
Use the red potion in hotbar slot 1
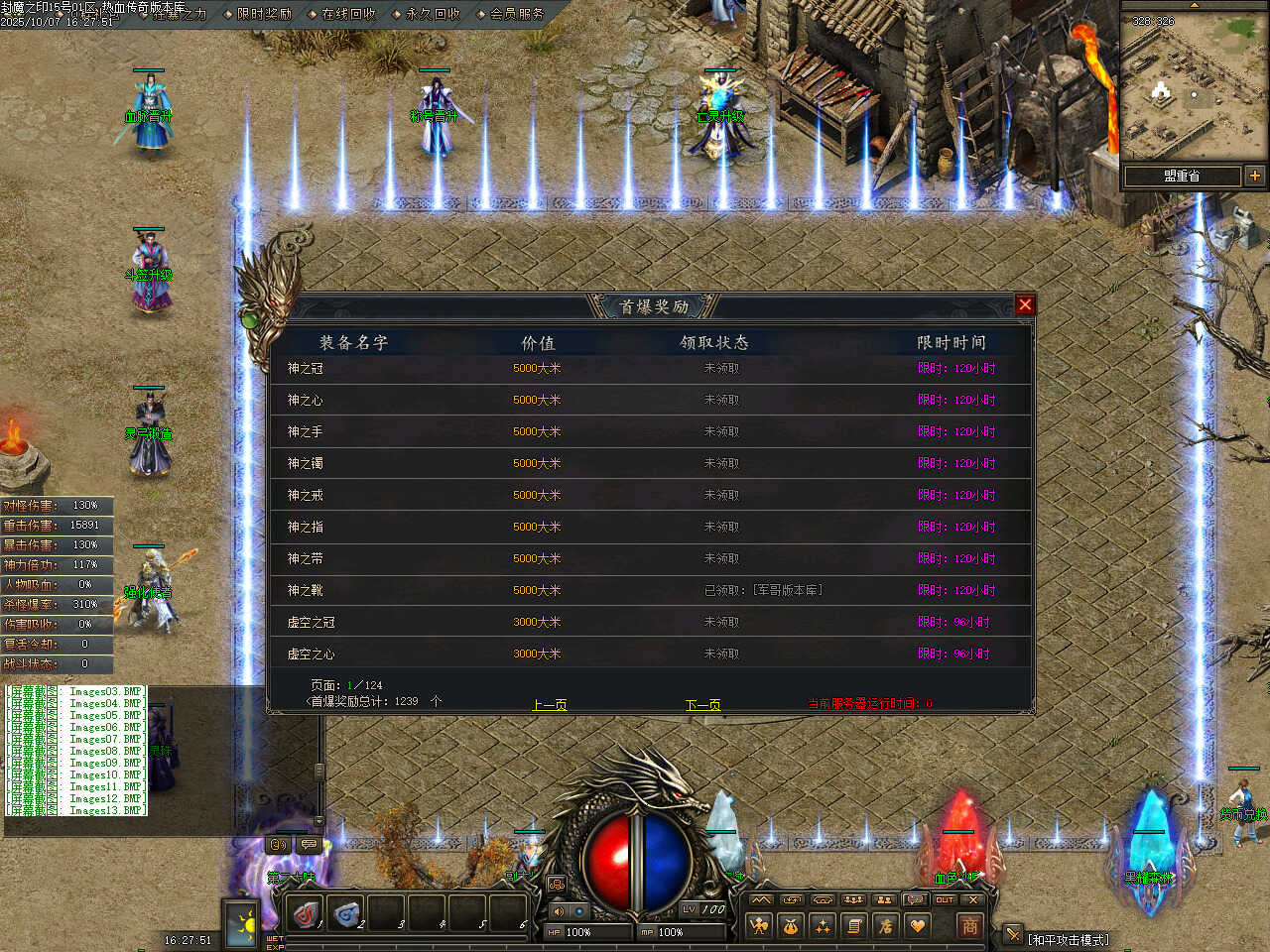click(306, 913)
